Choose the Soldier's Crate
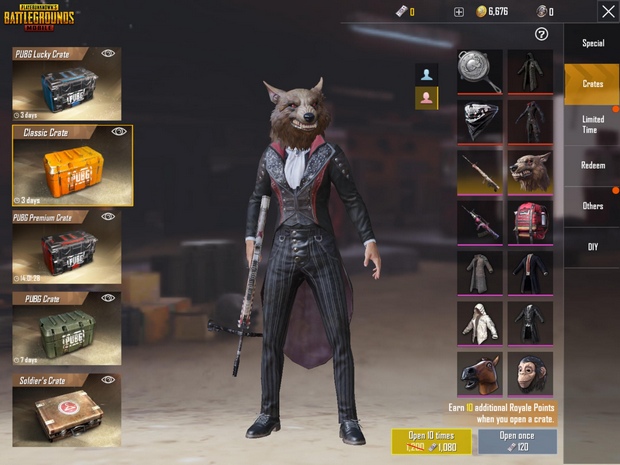The width and height of the screenshot is (620, 465). coord(67,410)
